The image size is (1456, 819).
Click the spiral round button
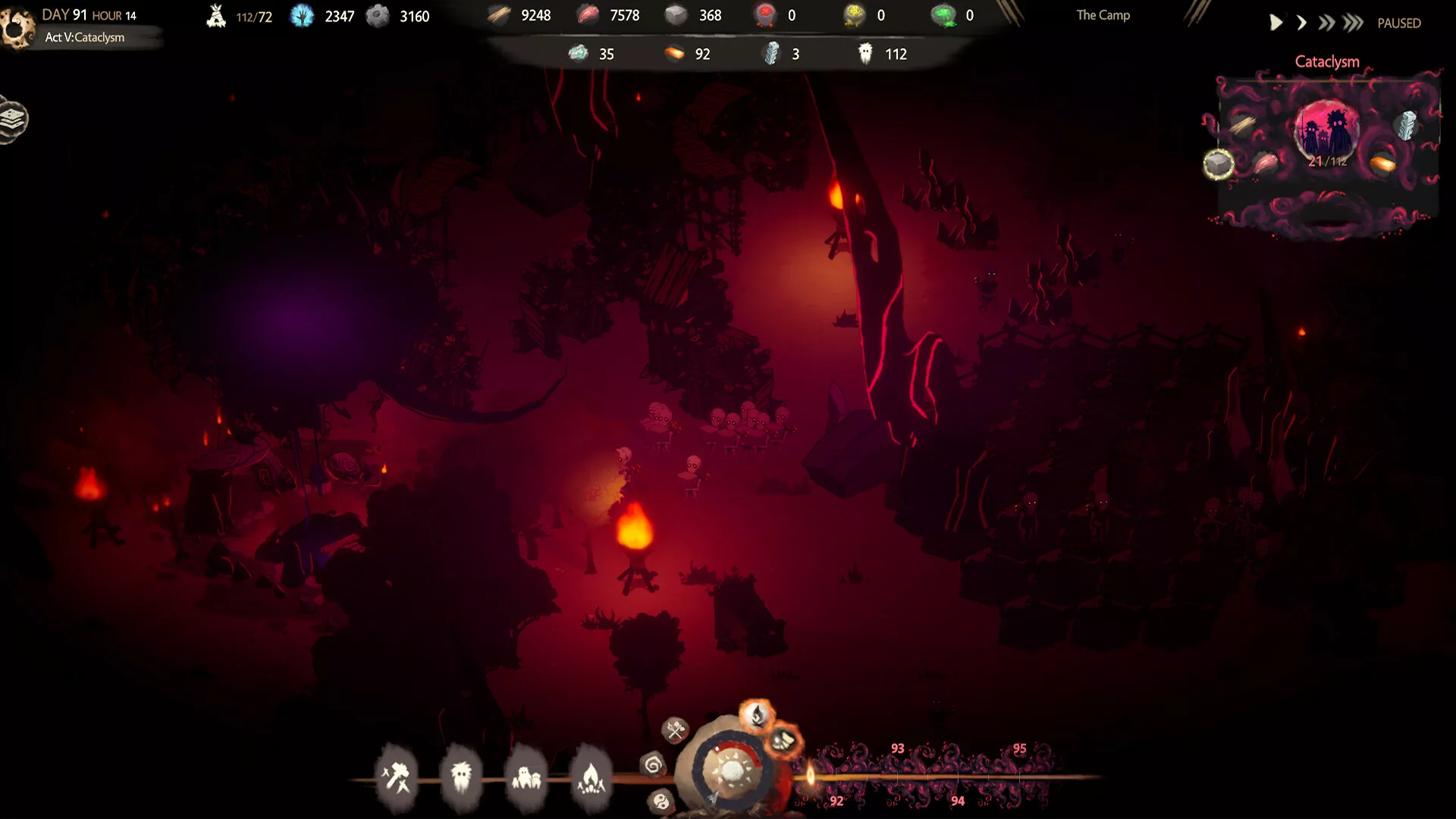tap(653, 764)
